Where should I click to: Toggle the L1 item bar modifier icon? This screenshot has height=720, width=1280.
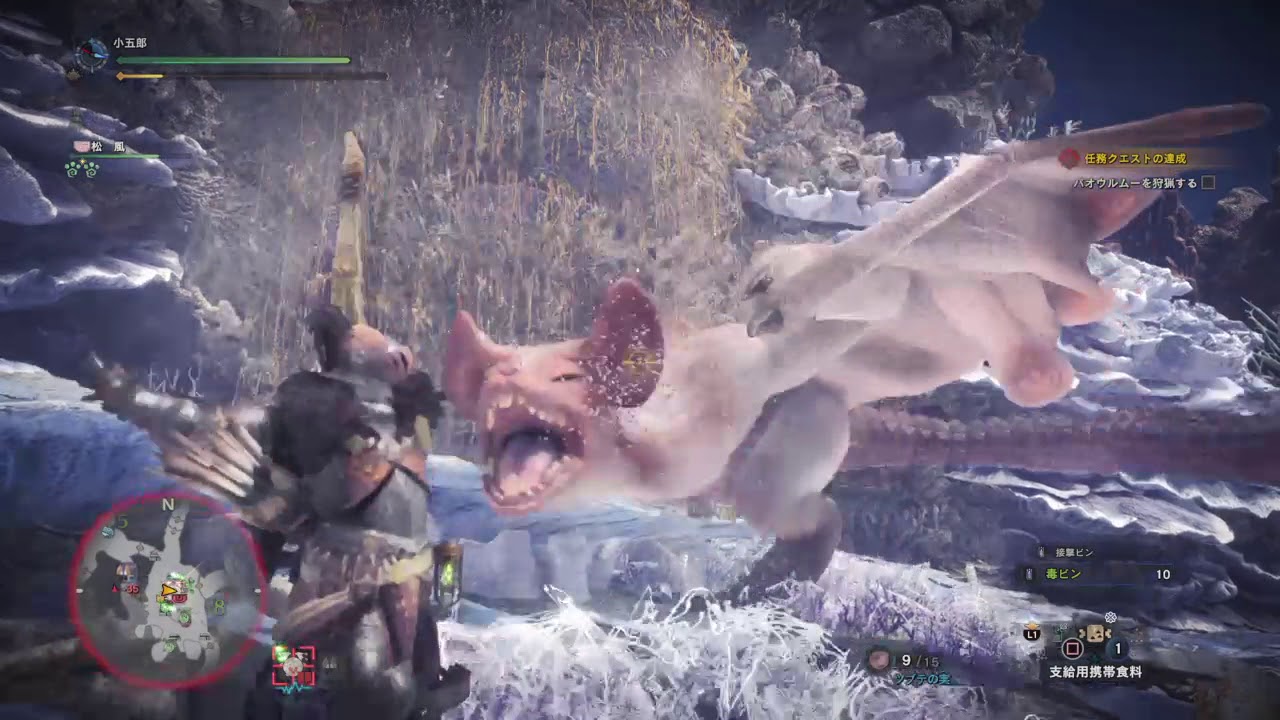[x=1031, y=633]
